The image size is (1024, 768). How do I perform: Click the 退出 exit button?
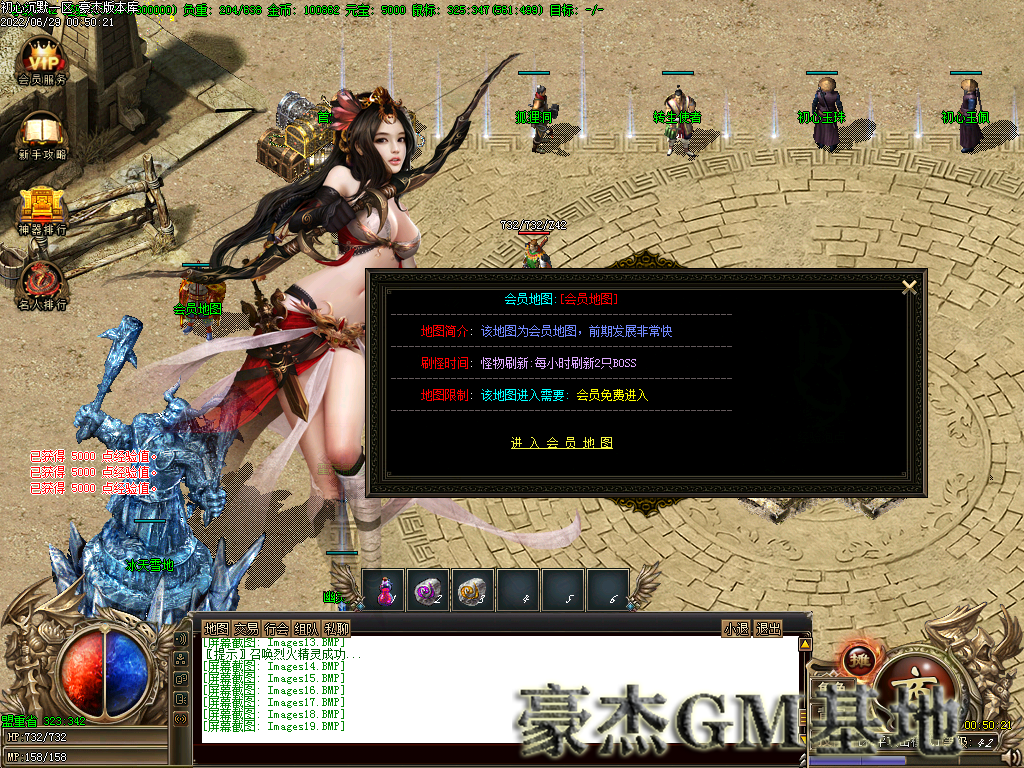[768, 628]
